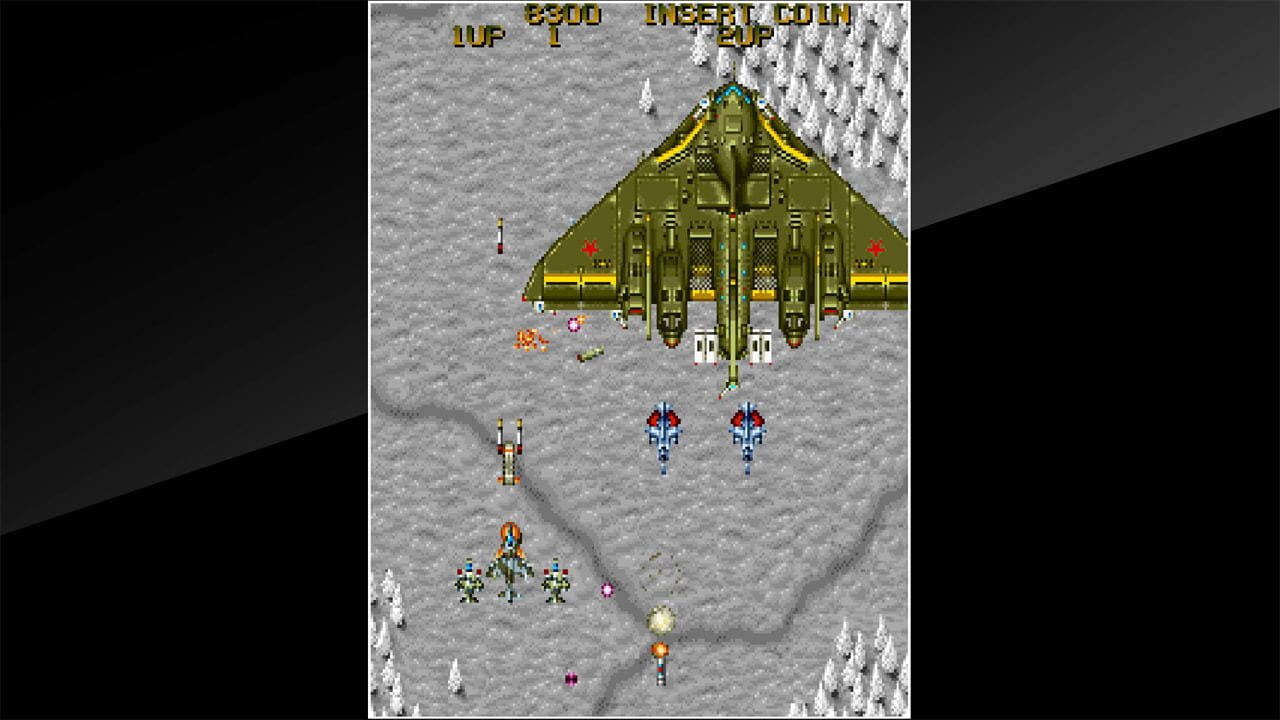Click the green capsule item near the explosion
The image size is (1280, 720).
pos(590,352)
